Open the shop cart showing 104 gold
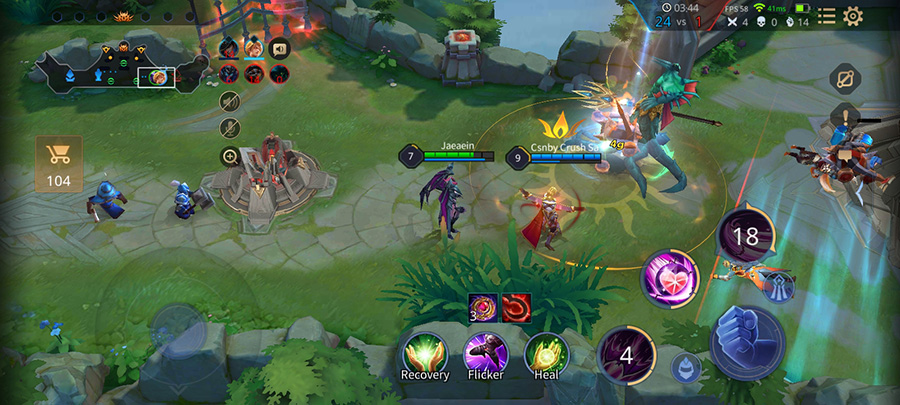900x405 pixels. [59, 162]
